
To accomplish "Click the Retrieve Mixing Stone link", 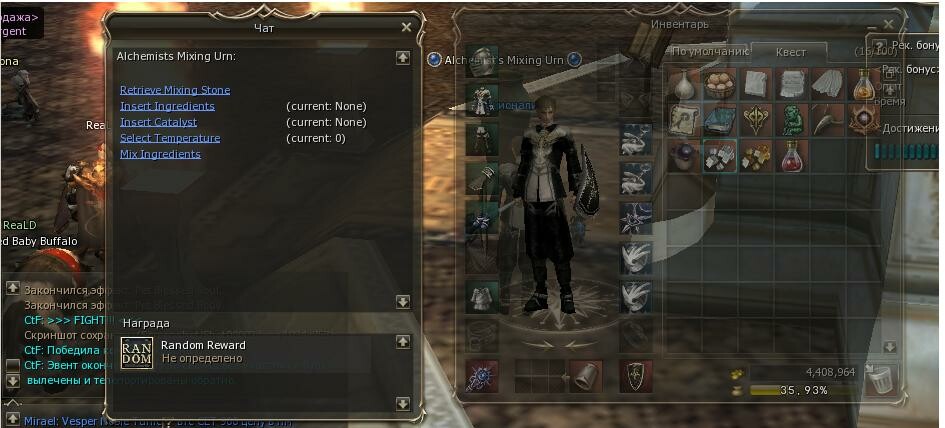I will pyautogui.click(x=174, y=90).
